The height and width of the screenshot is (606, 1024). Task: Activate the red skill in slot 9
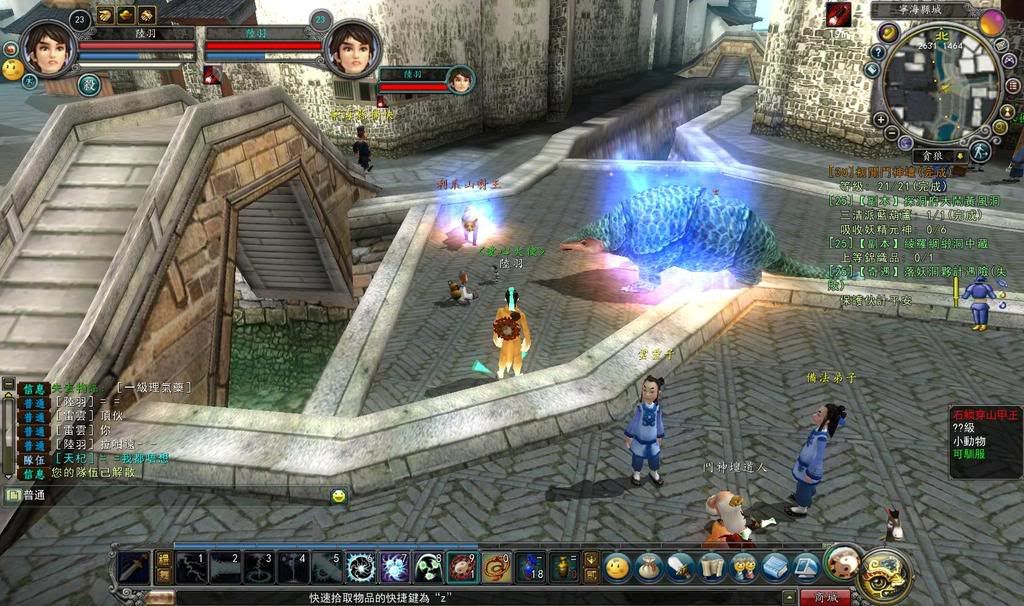pyautogui.click(x=462, y=568)
